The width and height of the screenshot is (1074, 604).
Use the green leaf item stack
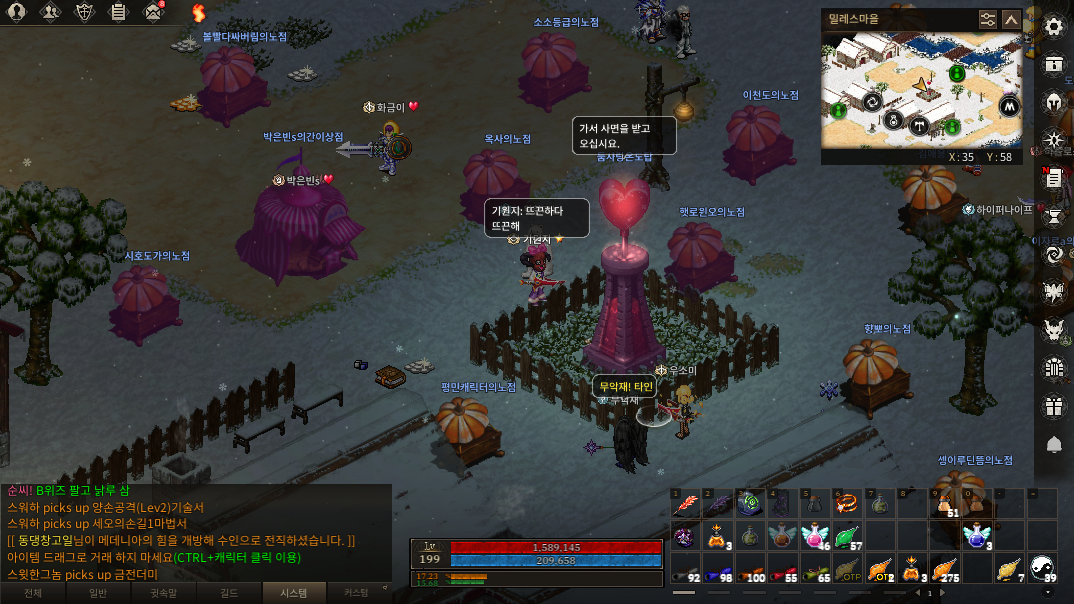click(x=848, y=537)
